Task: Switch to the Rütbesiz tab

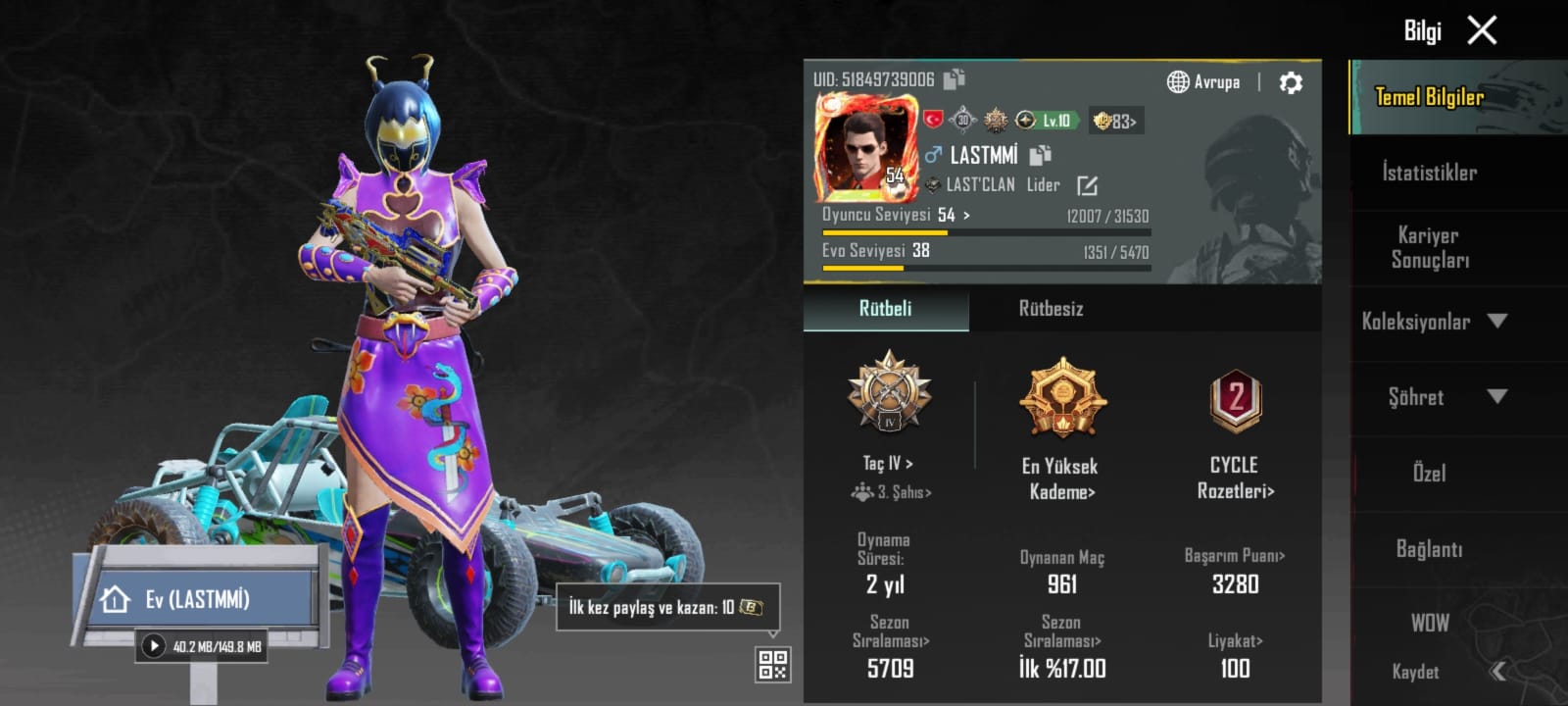Action: click(1051, 309)
